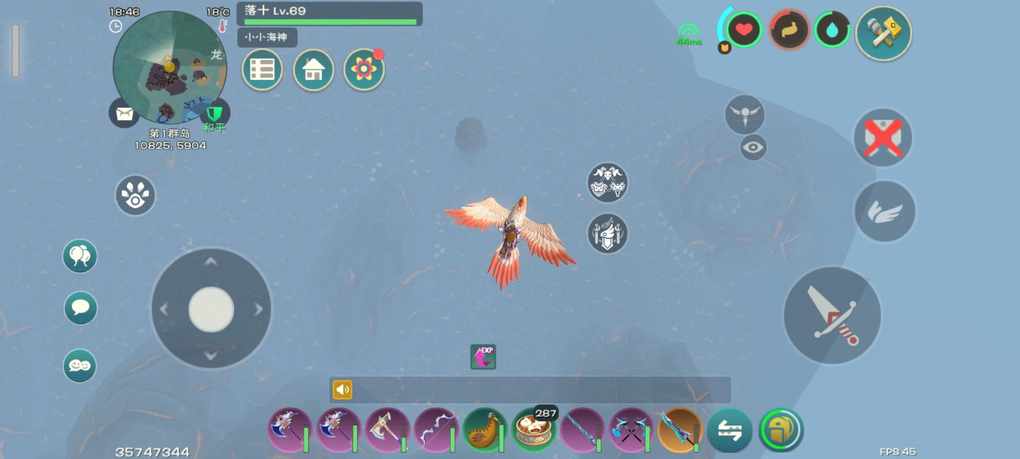The width and height of the screenshot is (1020, 459).
Task: Open the circular minimap
Action: 168,67
